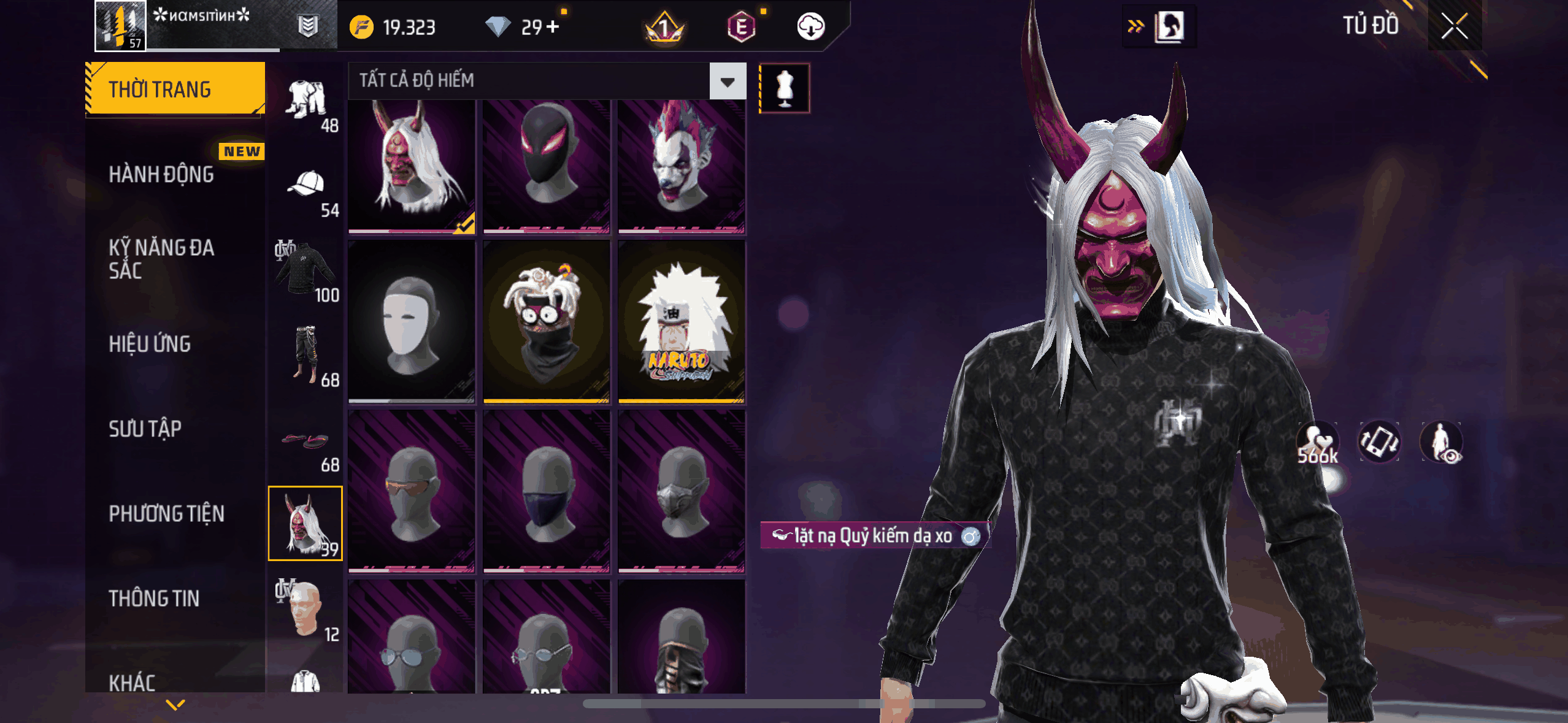Select the pants category with 68 items
The height and width of the screenshot is (723, 1568).
tap(306, 357)
